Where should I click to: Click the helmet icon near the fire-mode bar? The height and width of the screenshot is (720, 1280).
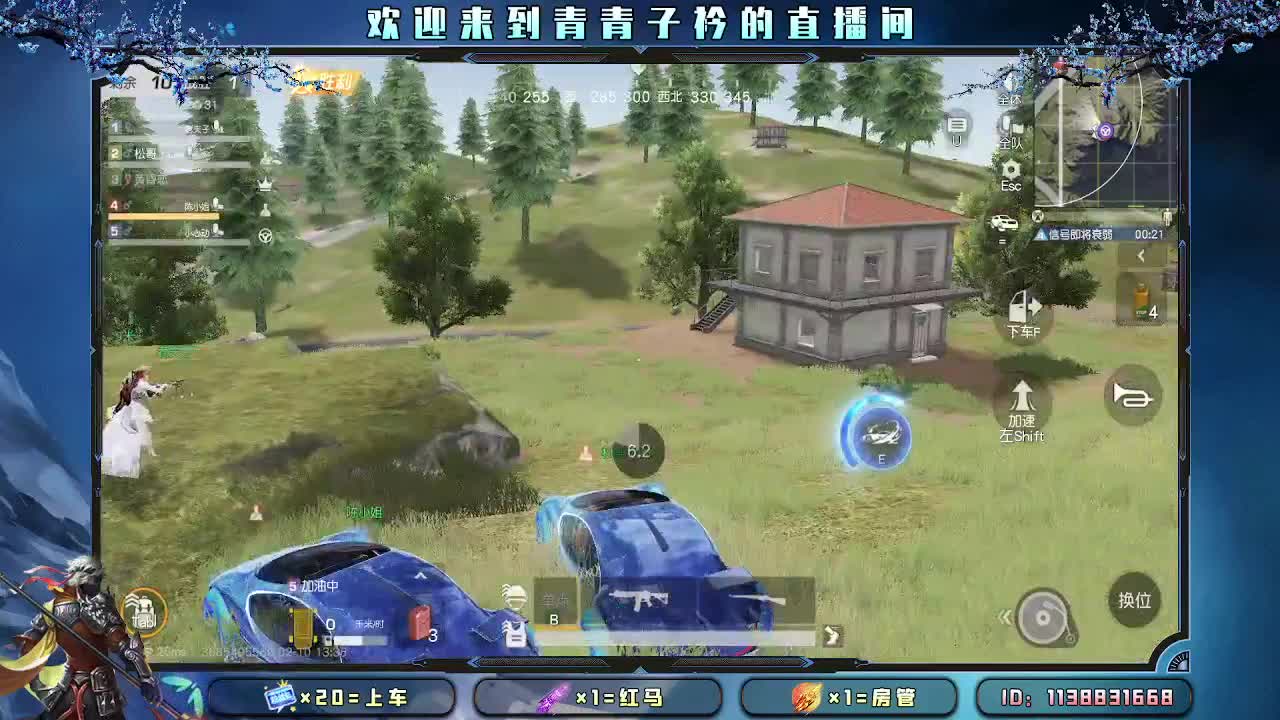coord(516,596)
